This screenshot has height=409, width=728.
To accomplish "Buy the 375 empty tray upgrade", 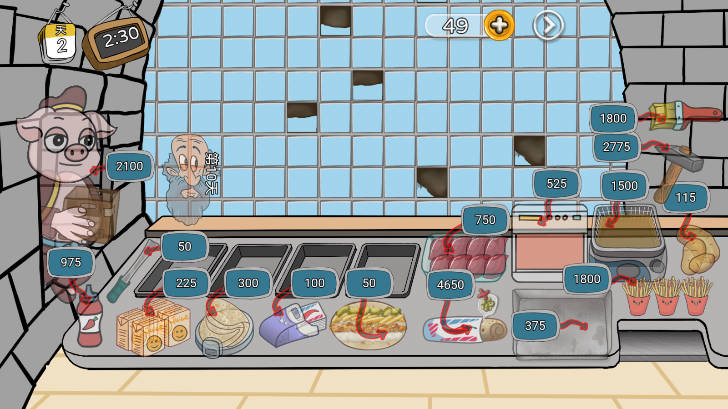I will pos(535,325).
